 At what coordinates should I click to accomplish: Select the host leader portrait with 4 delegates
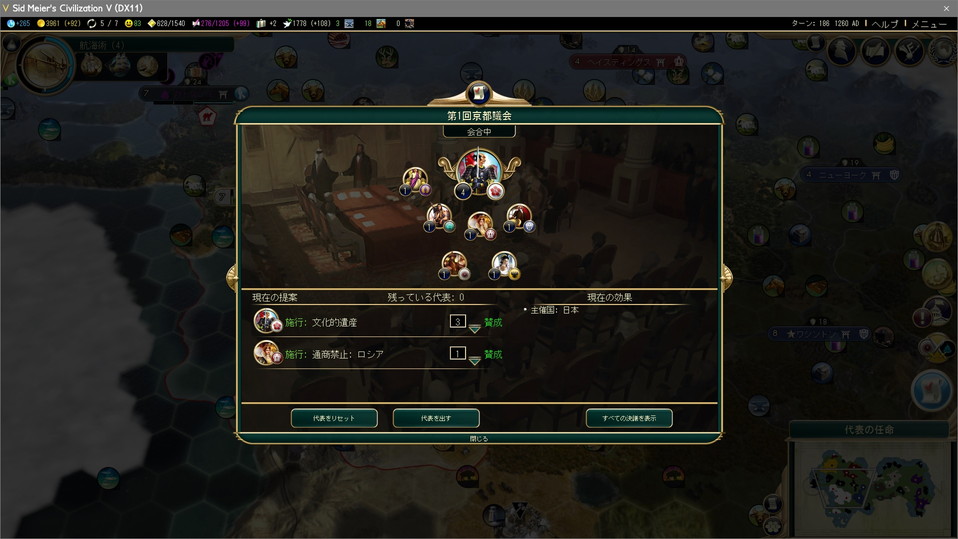coord(477,169)
